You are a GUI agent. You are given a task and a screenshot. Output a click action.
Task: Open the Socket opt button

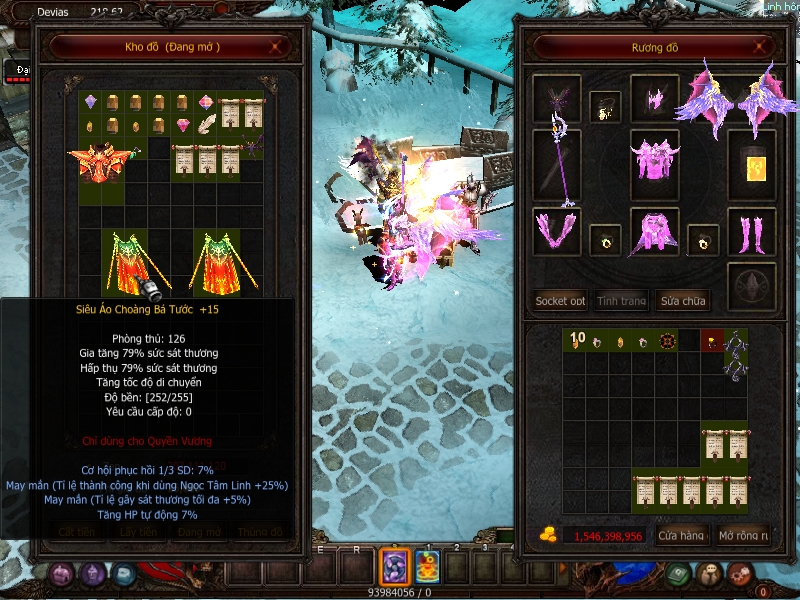[x=560, y=300]
